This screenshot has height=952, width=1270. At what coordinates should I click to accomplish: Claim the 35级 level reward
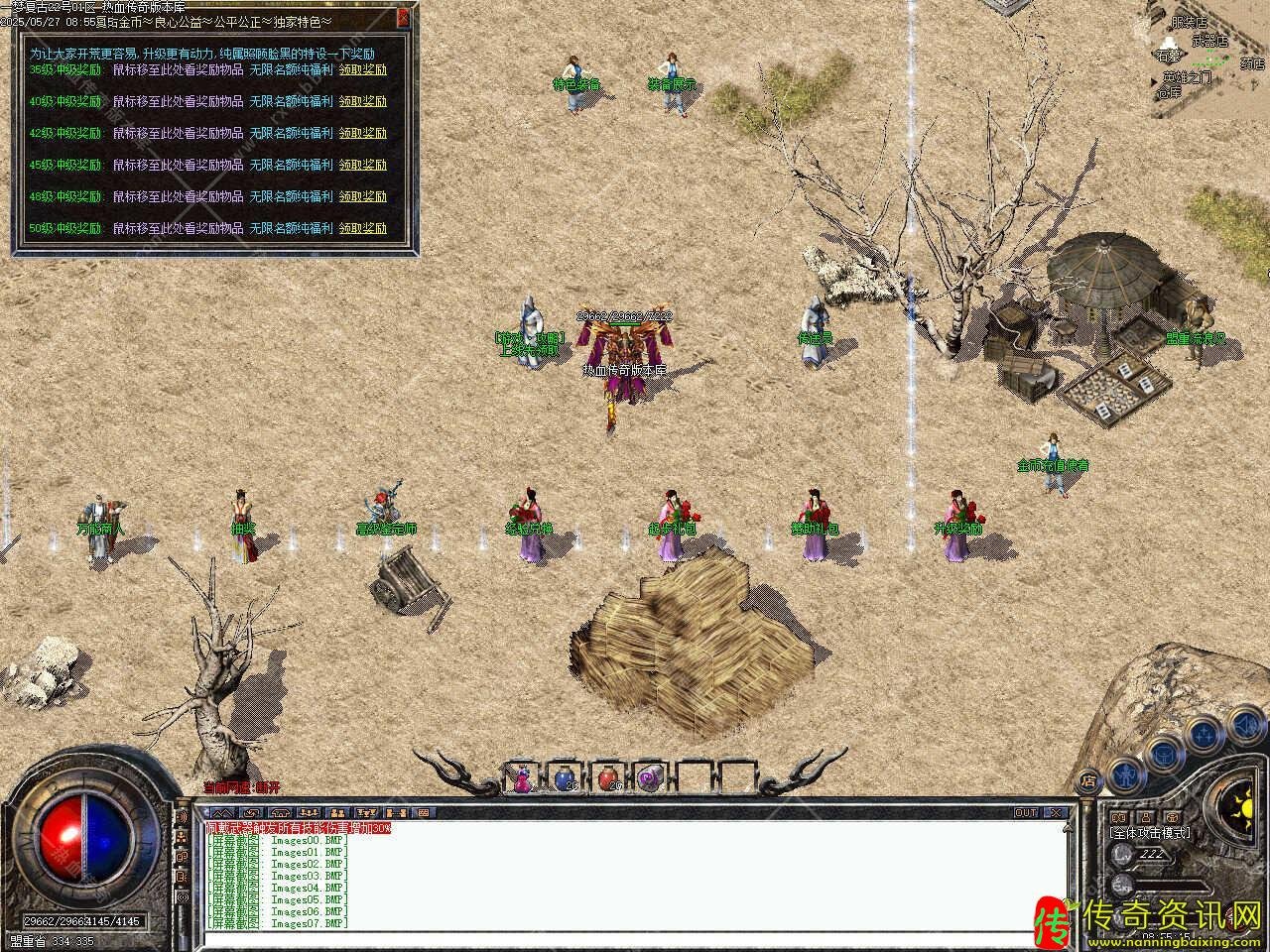click(362, 69)
